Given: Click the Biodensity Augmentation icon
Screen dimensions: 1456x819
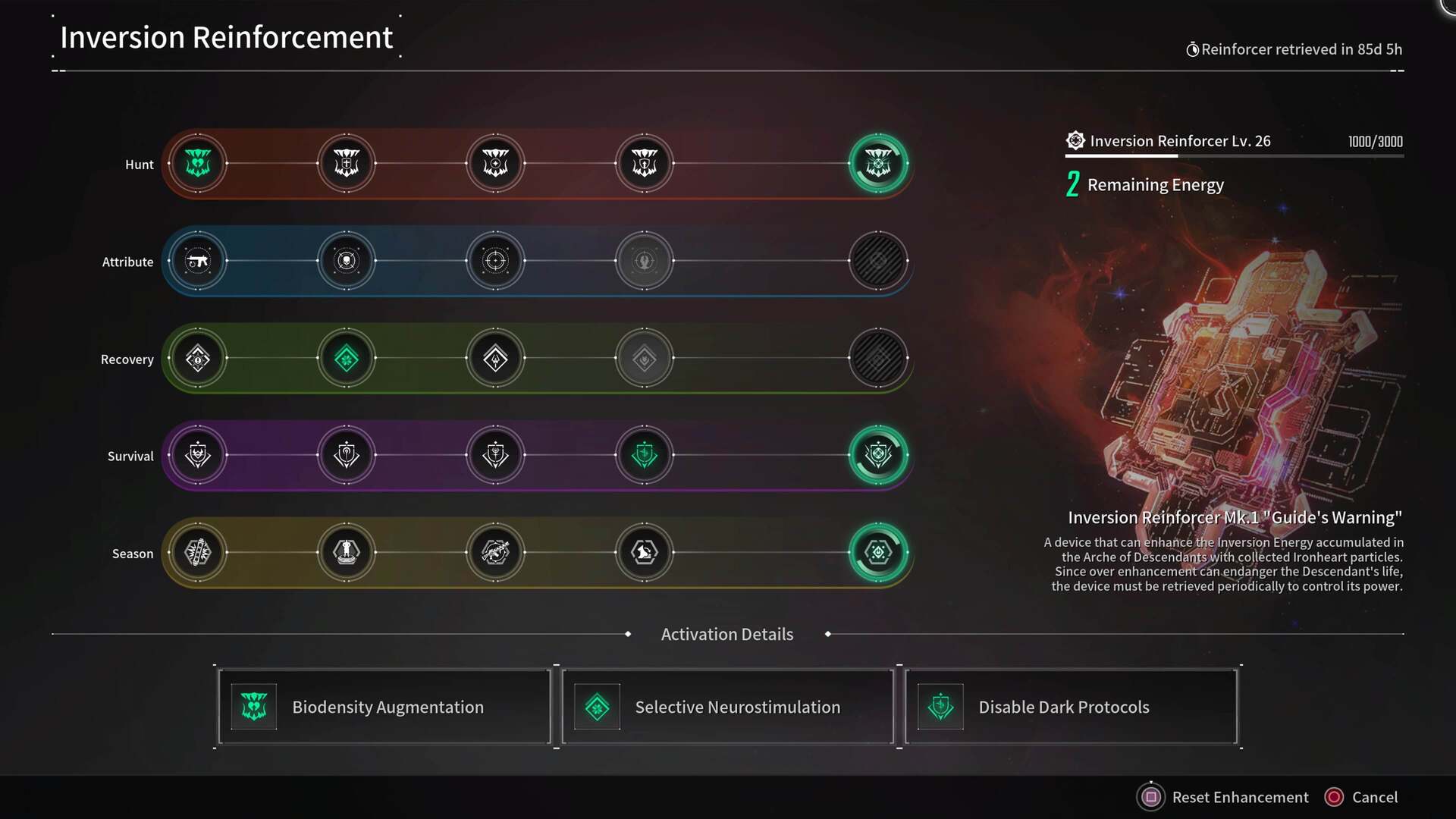Looking at the screenshot, I should click(x=254, y=706).
